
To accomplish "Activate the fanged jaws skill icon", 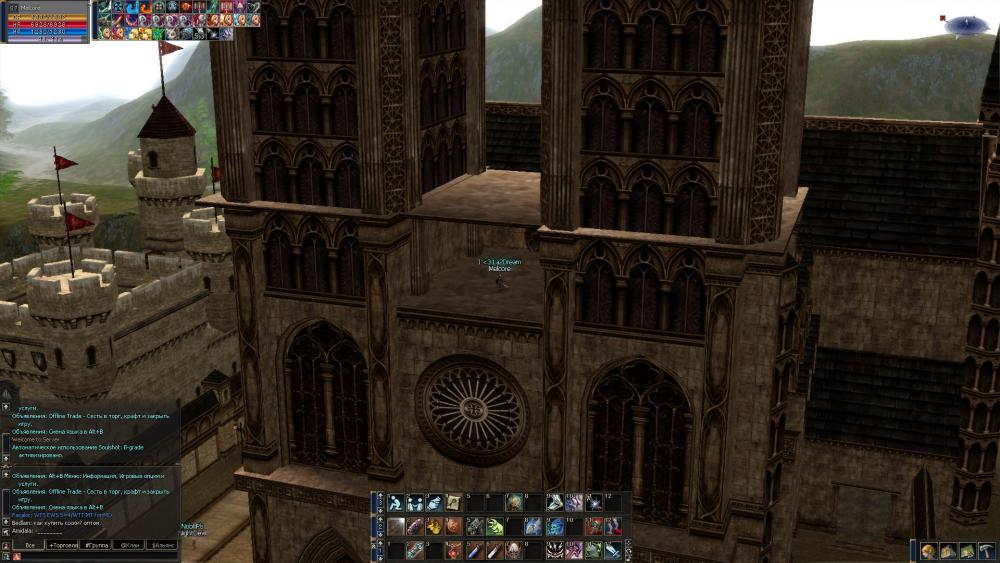I will (554, 550).
